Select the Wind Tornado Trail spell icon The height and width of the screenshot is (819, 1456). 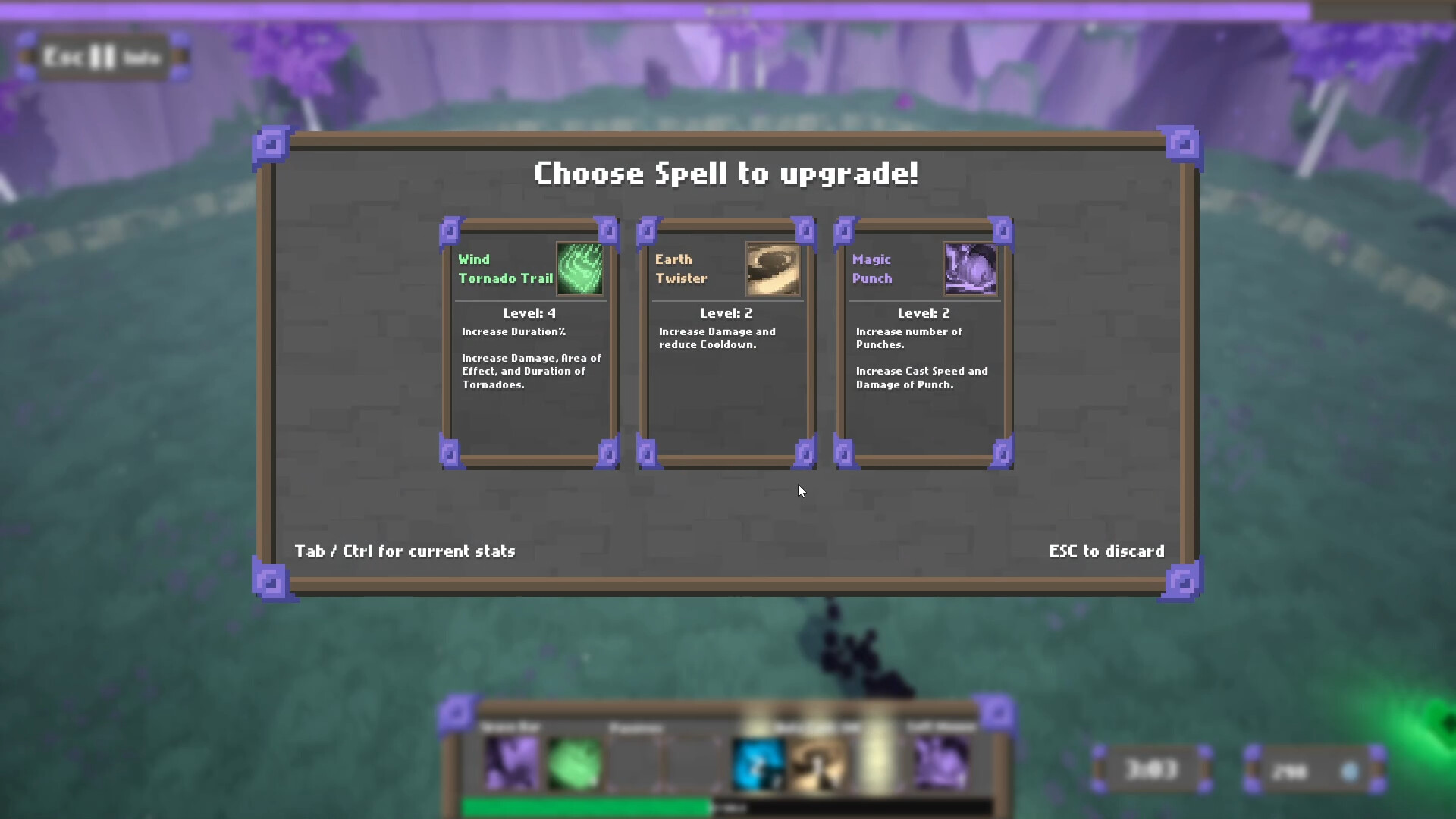[581, 269]
